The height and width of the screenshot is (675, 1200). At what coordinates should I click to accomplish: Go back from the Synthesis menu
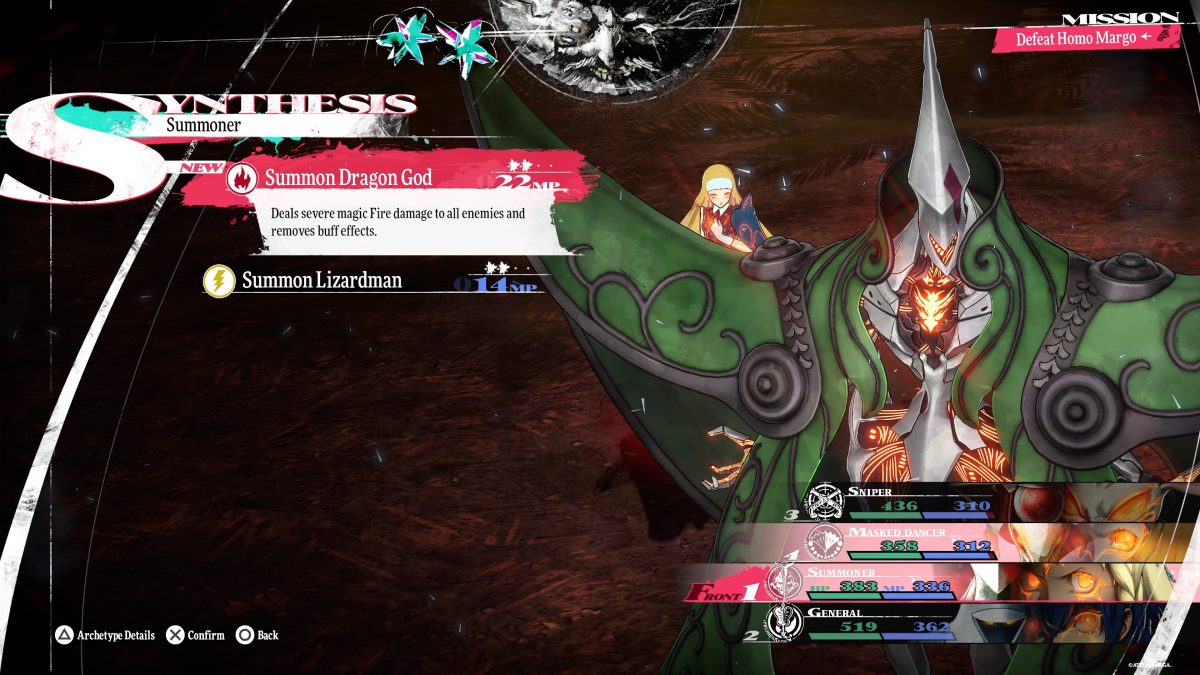257,635
